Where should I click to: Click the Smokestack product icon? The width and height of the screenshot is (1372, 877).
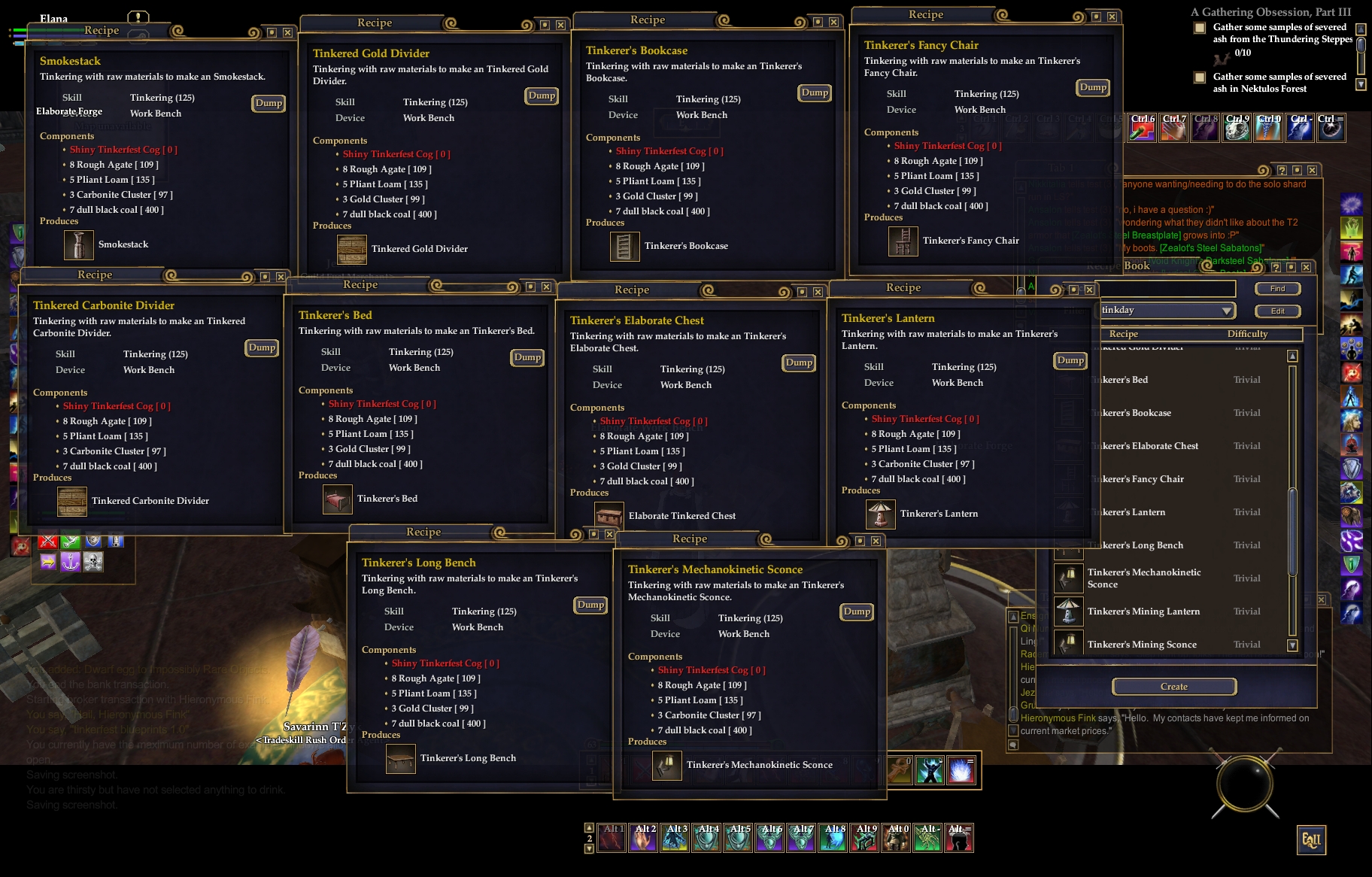78,245
